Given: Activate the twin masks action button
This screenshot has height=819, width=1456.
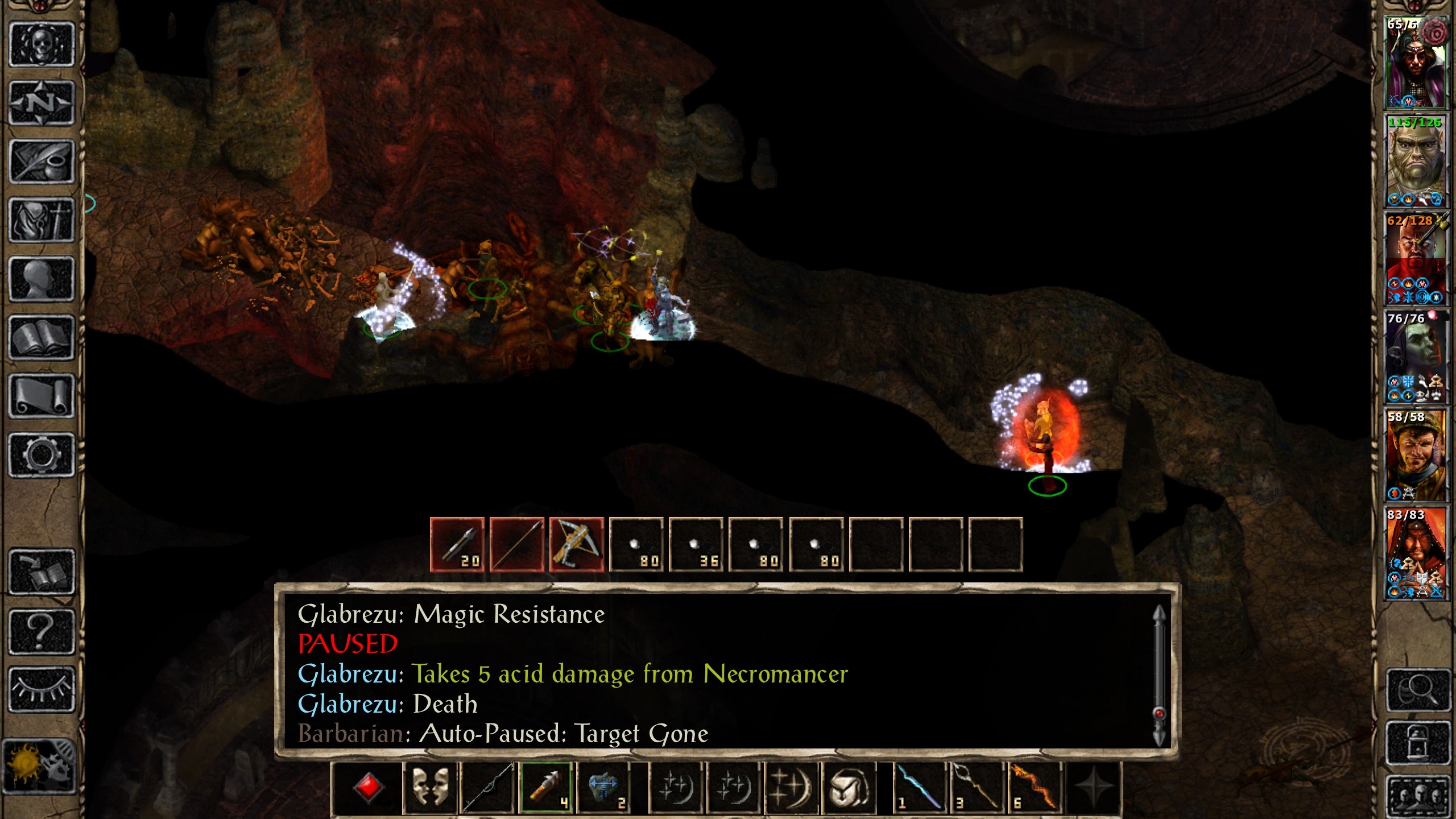Looking at the screenshot, I should coord(430,788).
